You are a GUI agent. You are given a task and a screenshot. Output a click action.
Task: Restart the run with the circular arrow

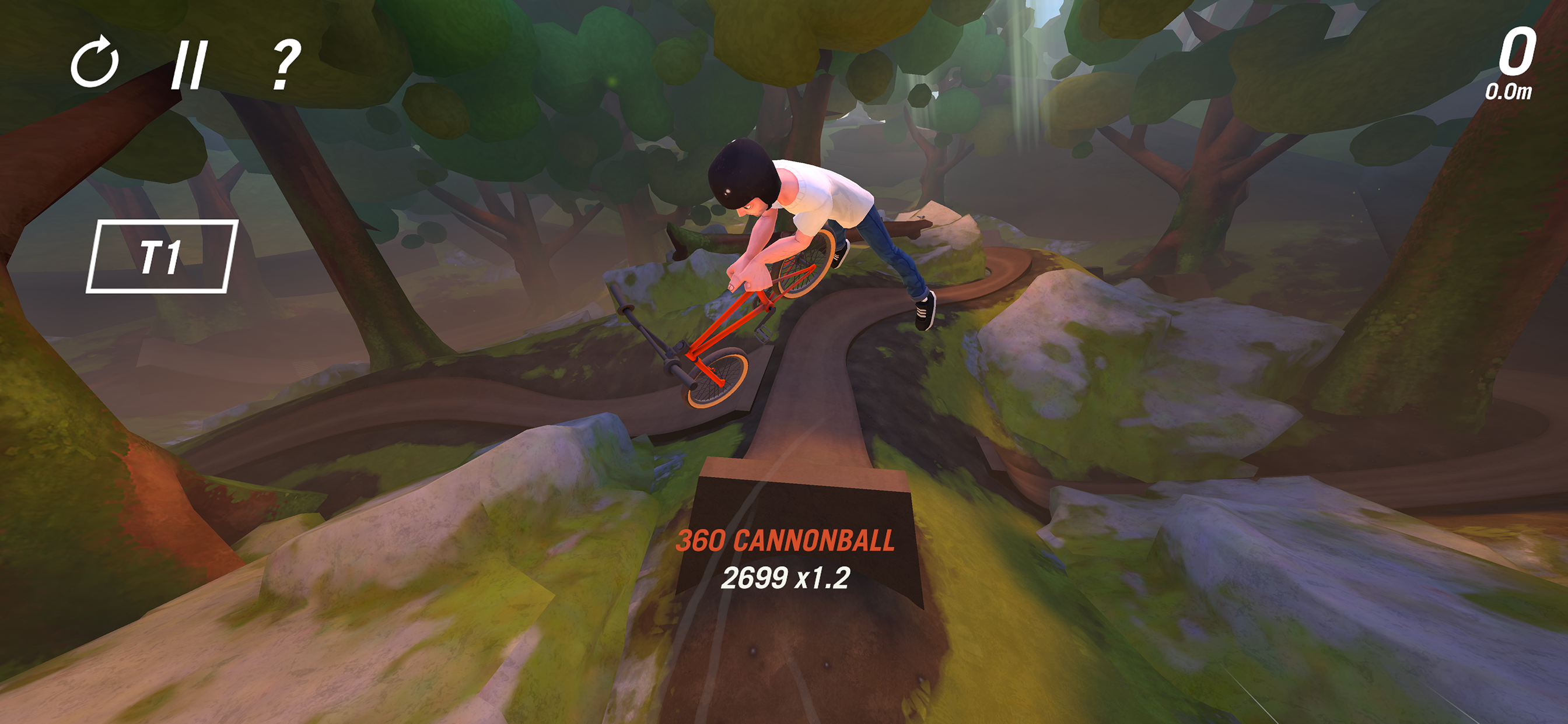tap(94, 63)
